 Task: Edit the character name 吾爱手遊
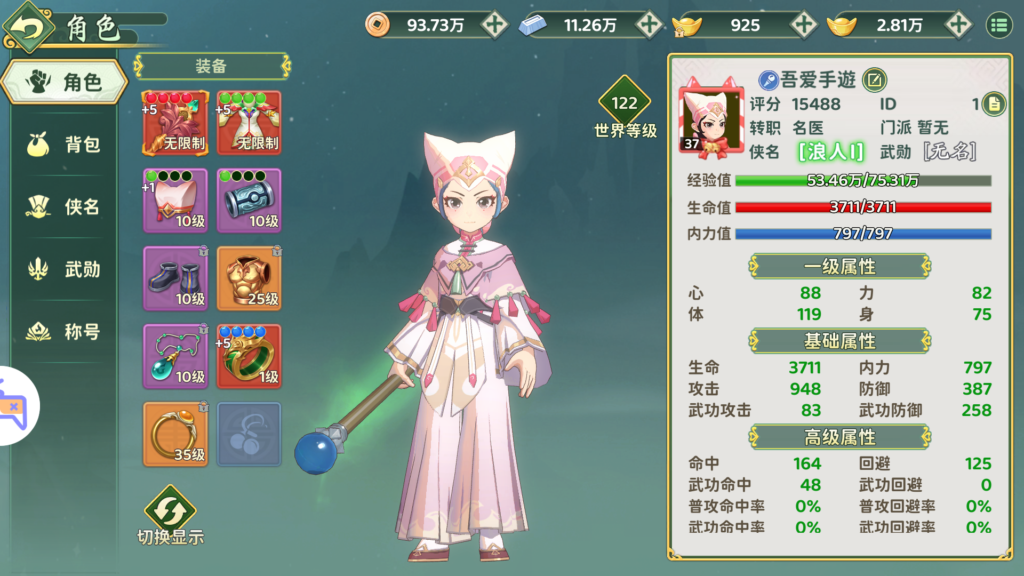click(x=873, y=80)
